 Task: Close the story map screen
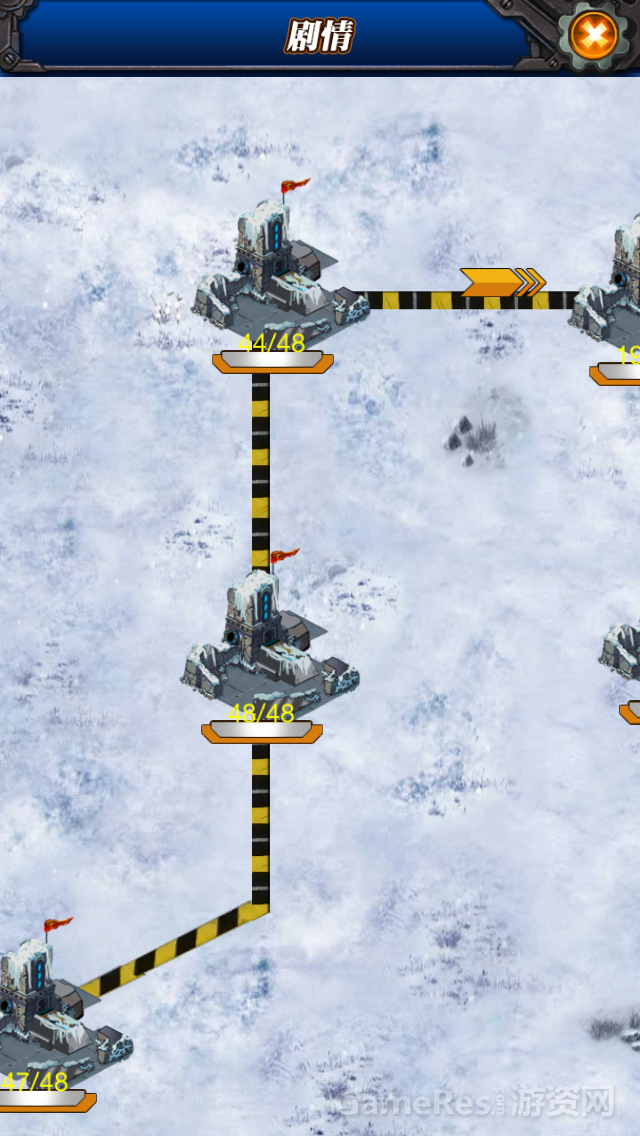pos(594,37)
